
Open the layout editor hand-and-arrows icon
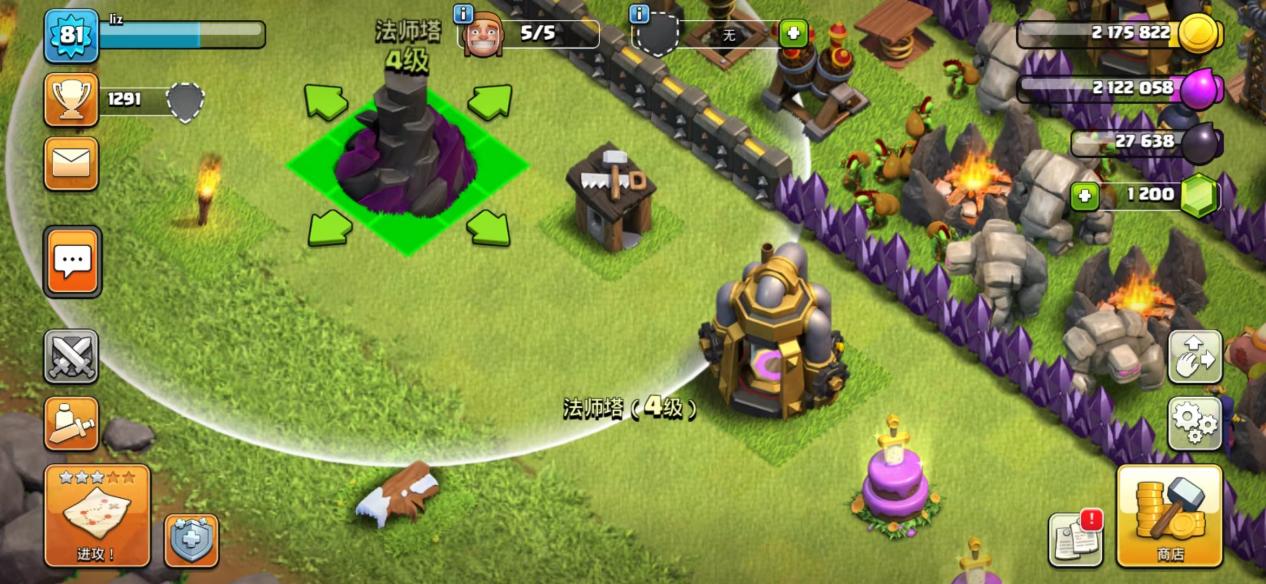(1194, 357)
